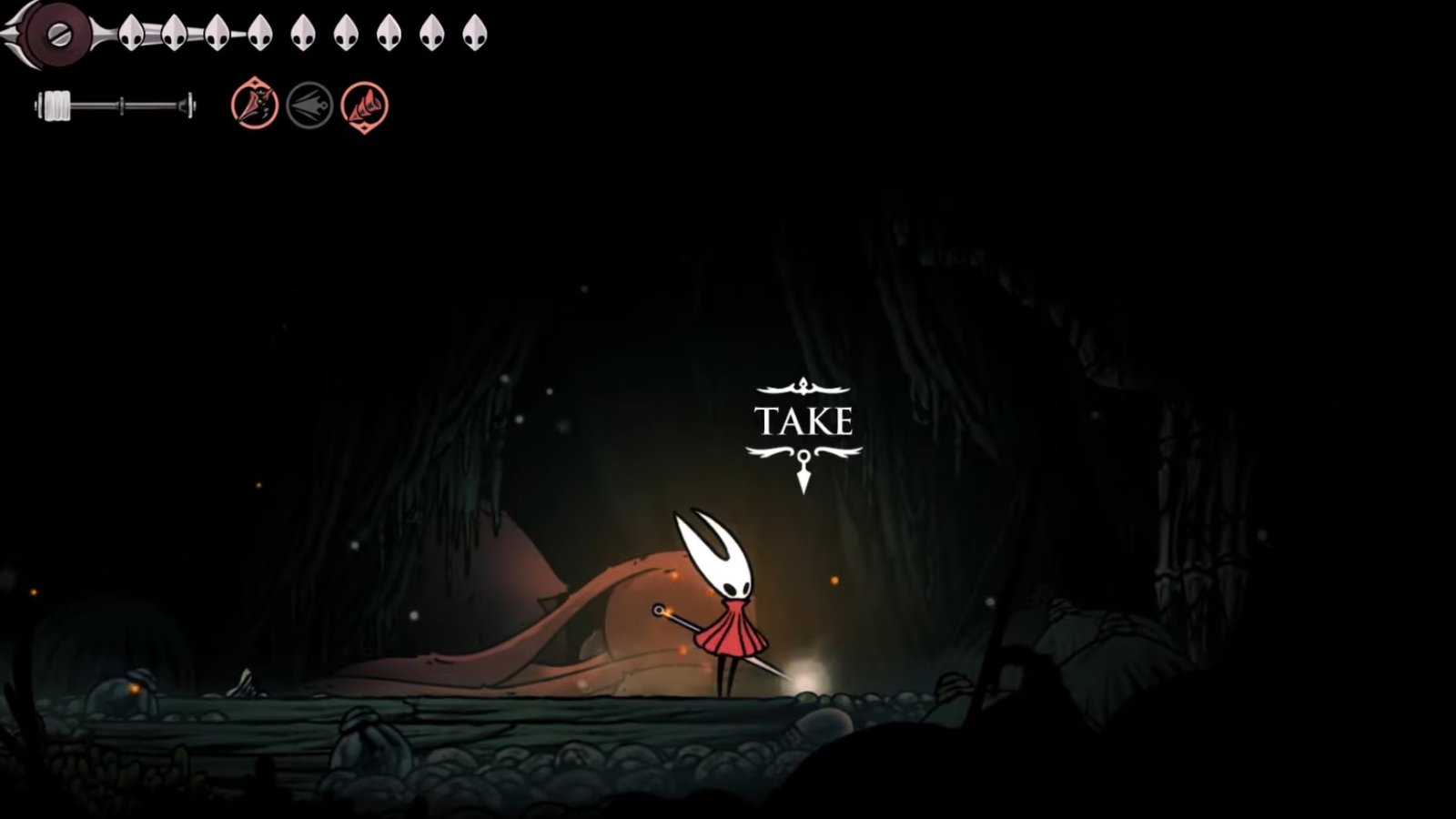Click the TAKE interaction prompt
This screenshot has width=1456, height=819.
804,422
